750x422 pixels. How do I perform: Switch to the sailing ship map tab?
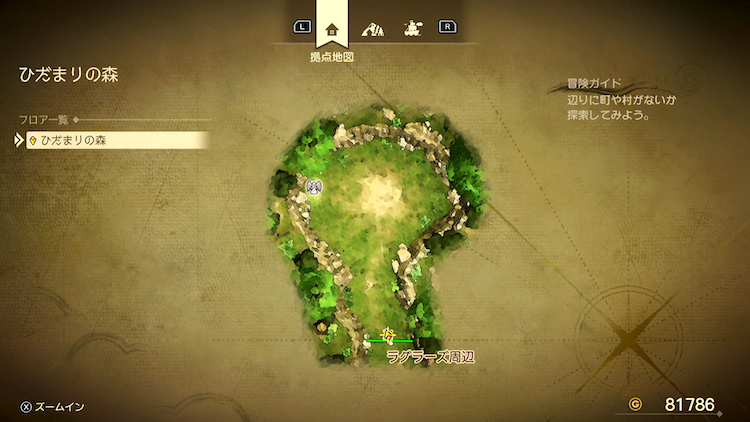[410, 28]
